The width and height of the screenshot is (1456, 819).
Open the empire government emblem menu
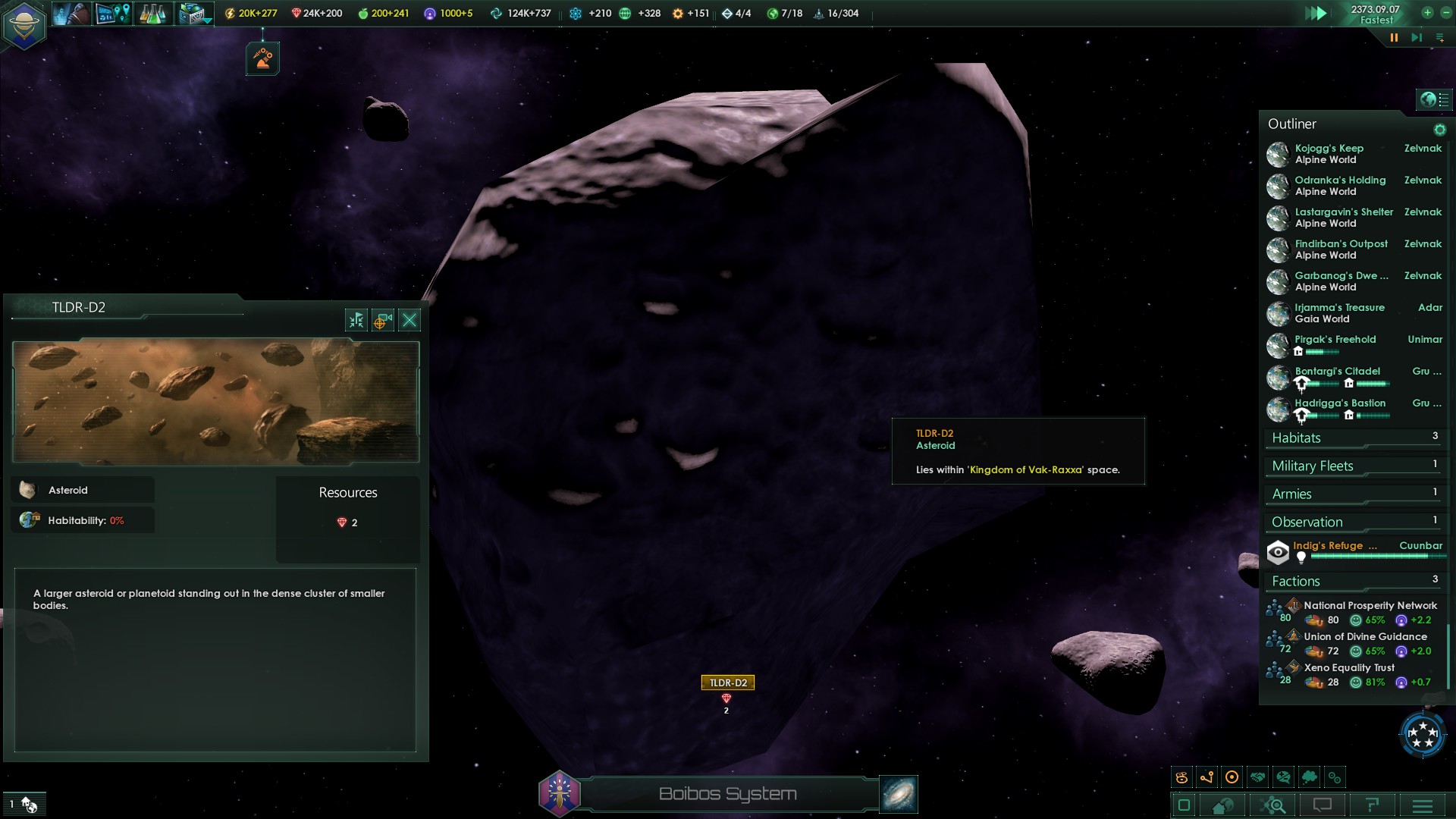[x=24, y=25]
